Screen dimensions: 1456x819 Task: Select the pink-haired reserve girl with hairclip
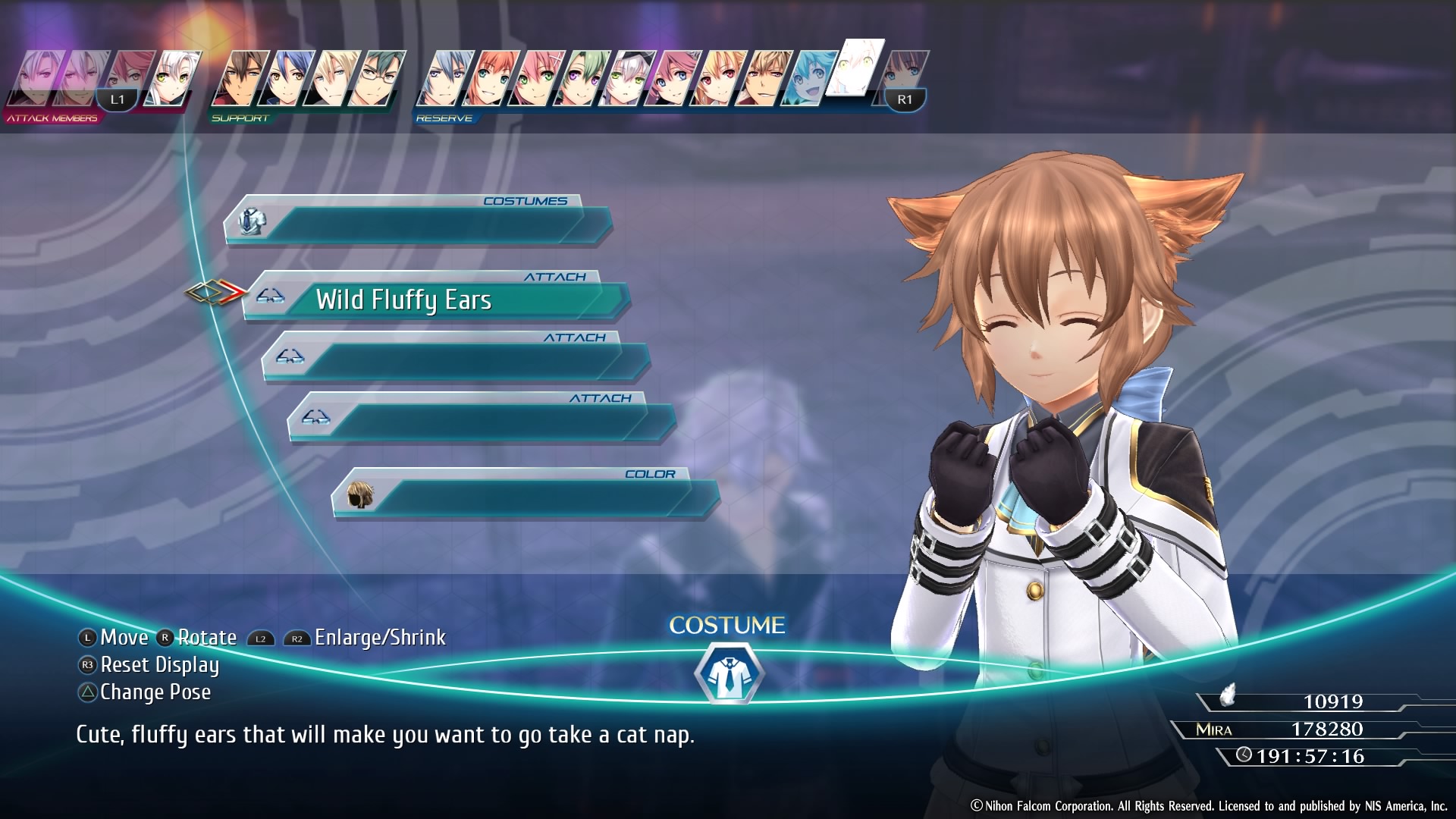click(x=537, y=78)
